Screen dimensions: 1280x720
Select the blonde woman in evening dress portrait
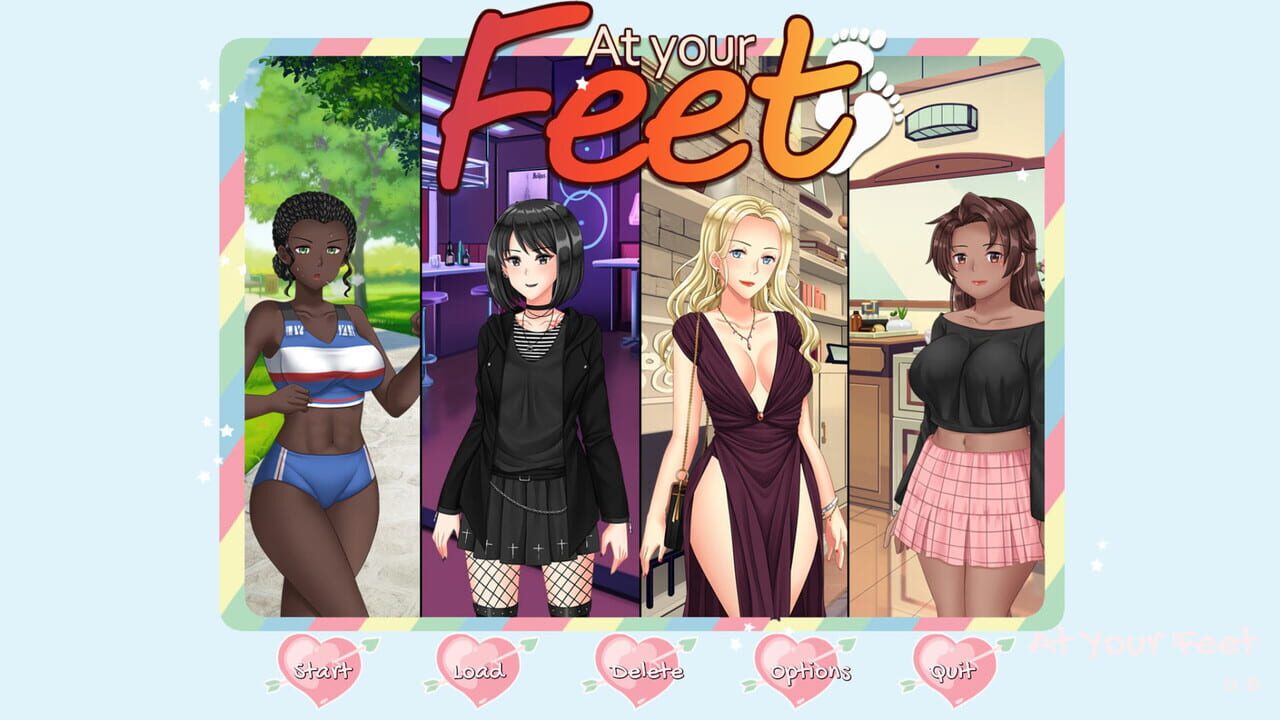coord(745,400)
